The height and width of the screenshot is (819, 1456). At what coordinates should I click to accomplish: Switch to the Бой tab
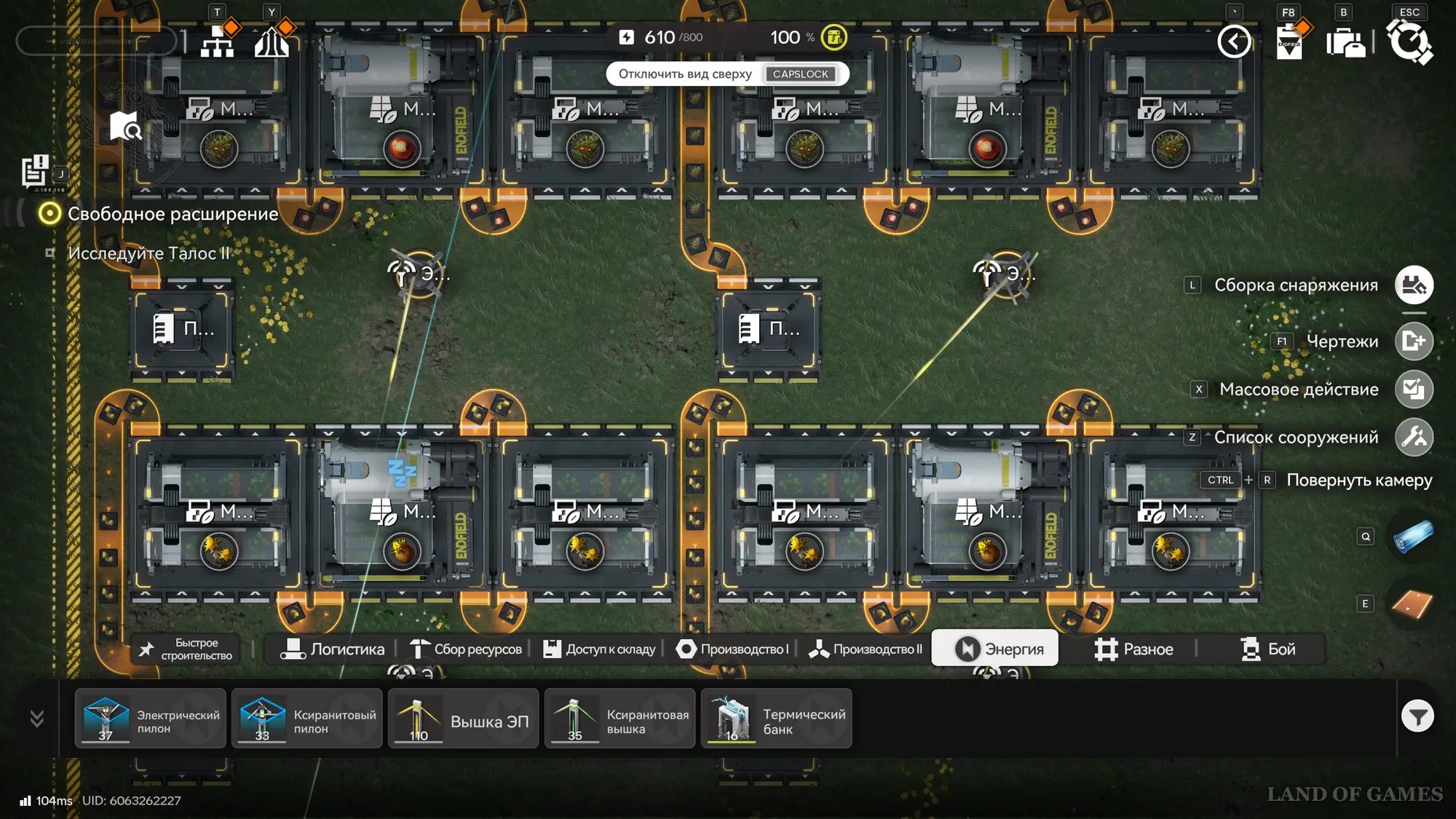coord(1267,649)
